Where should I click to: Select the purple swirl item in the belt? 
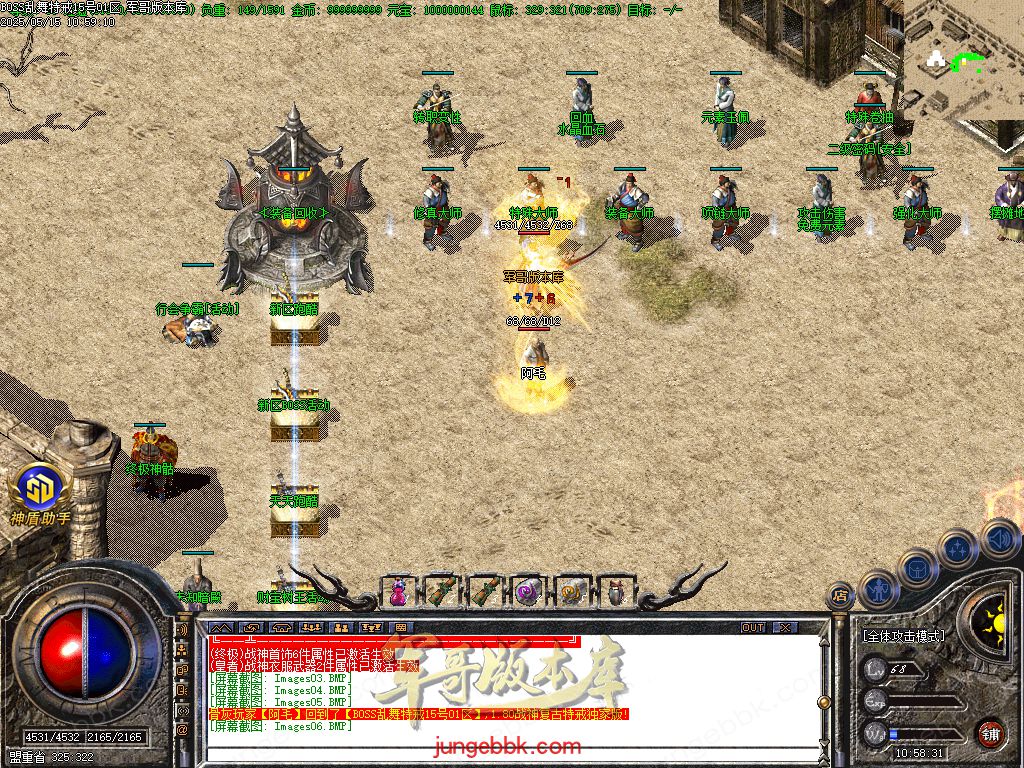click(x=527, y=592)
